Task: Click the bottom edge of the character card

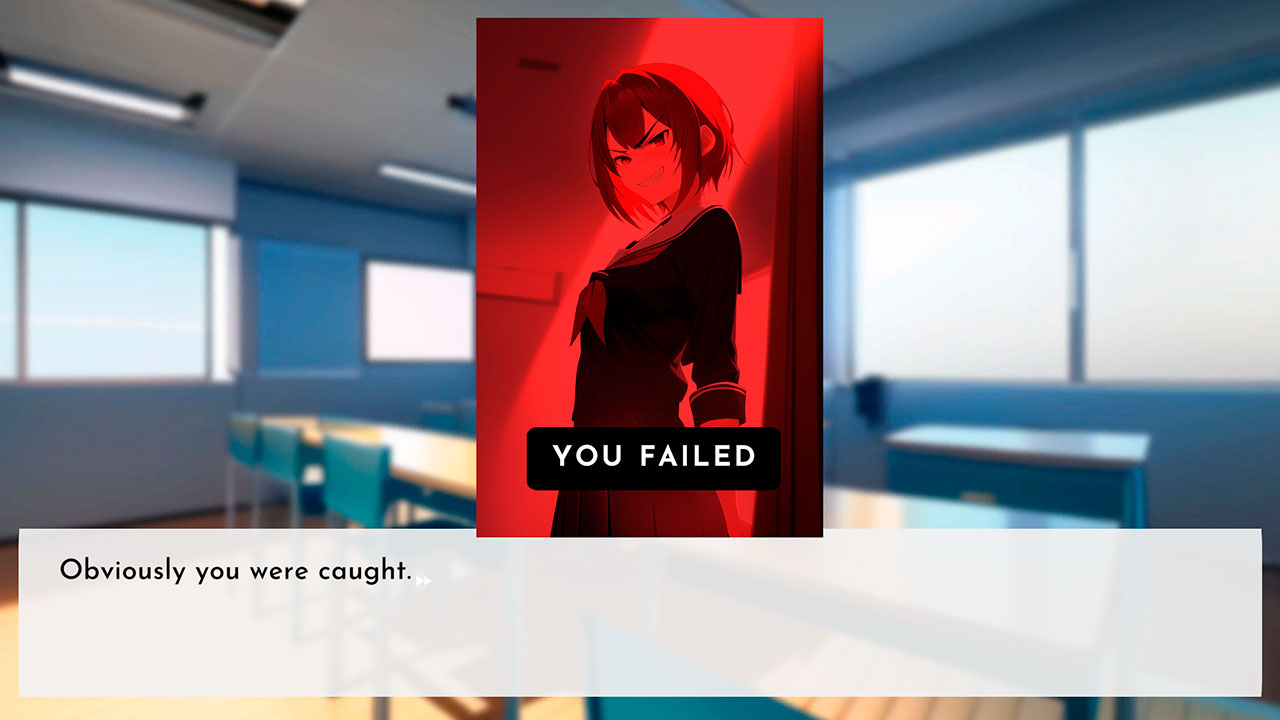Action: click(648, 528)
